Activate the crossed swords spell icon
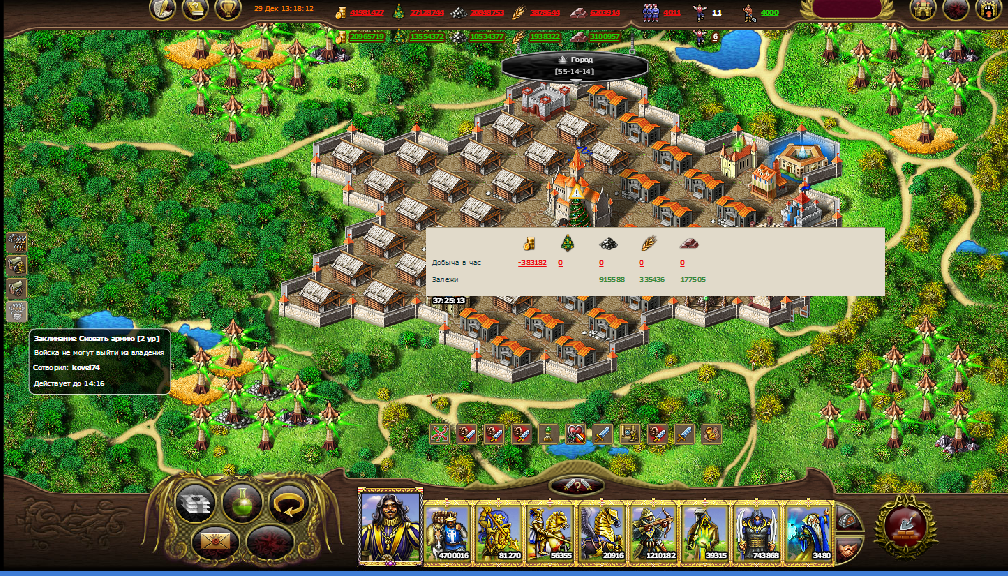 [439, 434]
